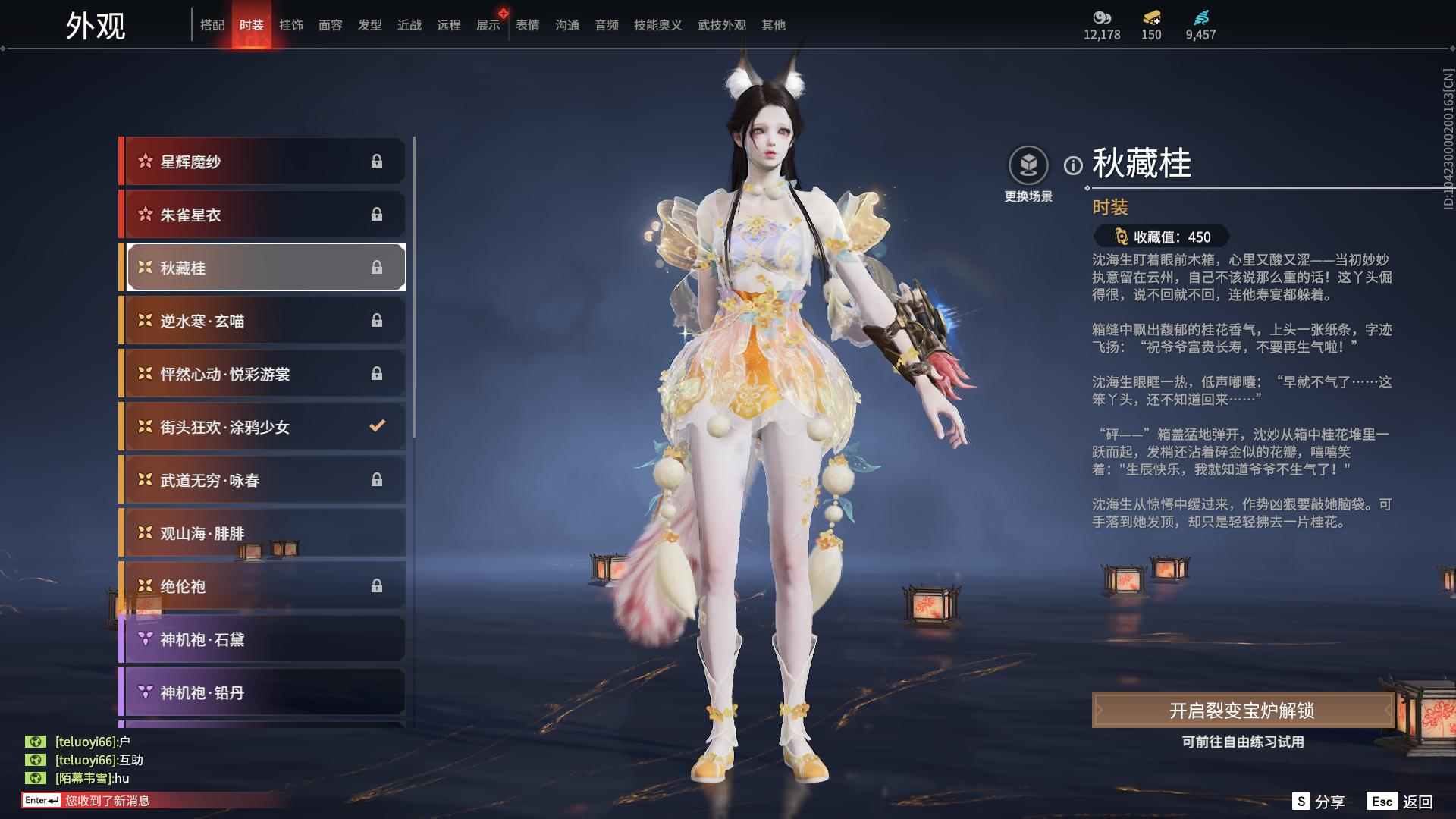Switch to the 时装 tab

pyautogui.click(x=253, y=25)
